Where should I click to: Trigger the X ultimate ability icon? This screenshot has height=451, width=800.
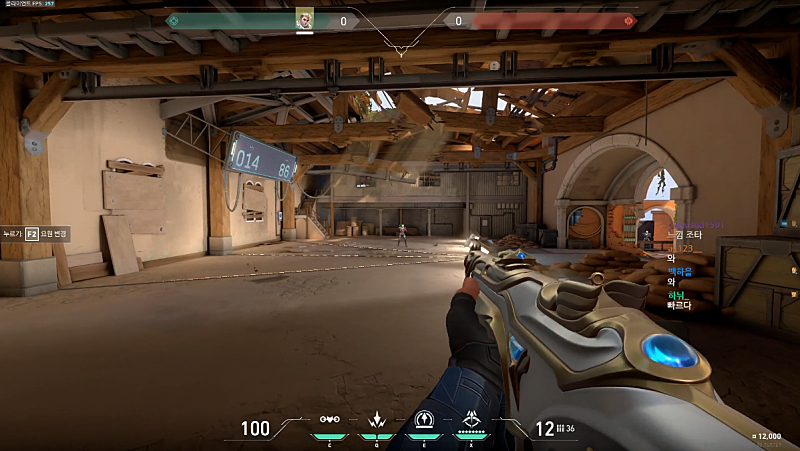click(x=470, y=420)
